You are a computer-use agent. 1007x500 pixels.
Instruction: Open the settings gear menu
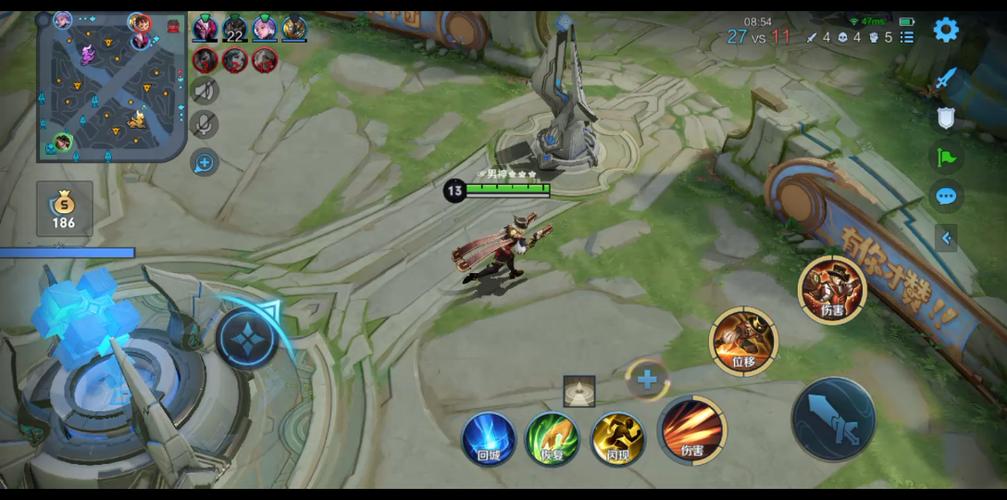click(x=945, y=30)
